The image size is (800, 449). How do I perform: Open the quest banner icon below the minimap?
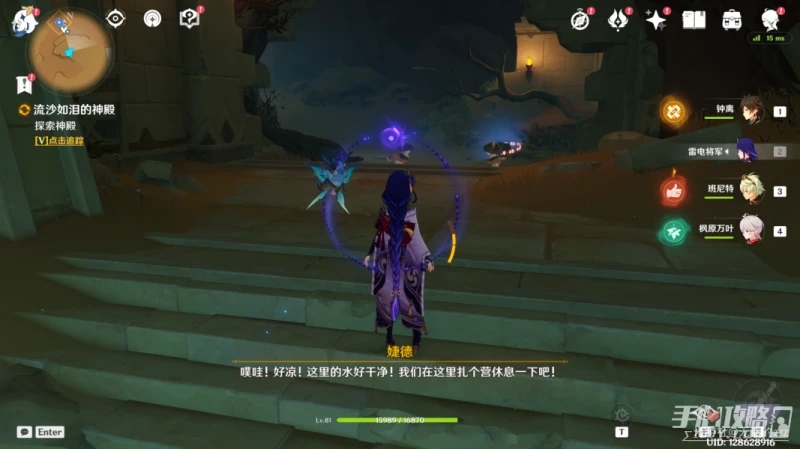click(24, 85)
